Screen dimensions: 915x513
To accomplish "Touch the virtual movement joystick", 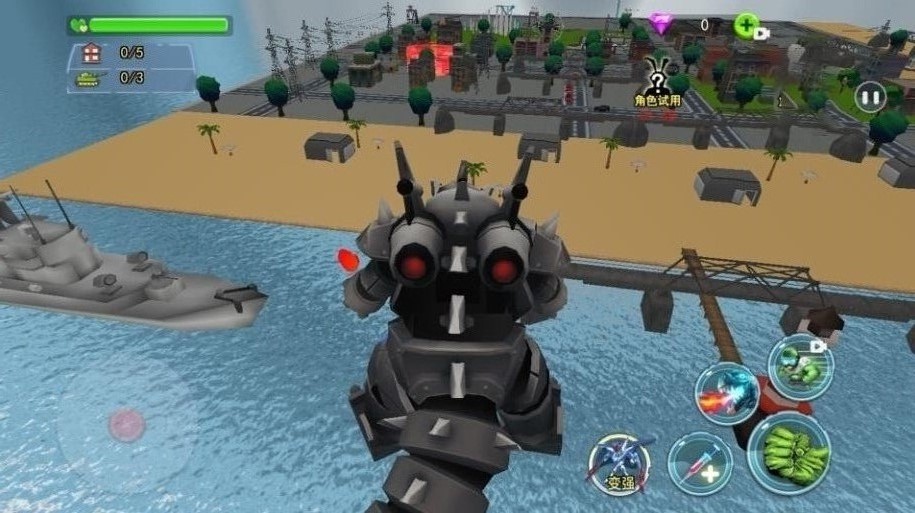I will tap(126, 425).
